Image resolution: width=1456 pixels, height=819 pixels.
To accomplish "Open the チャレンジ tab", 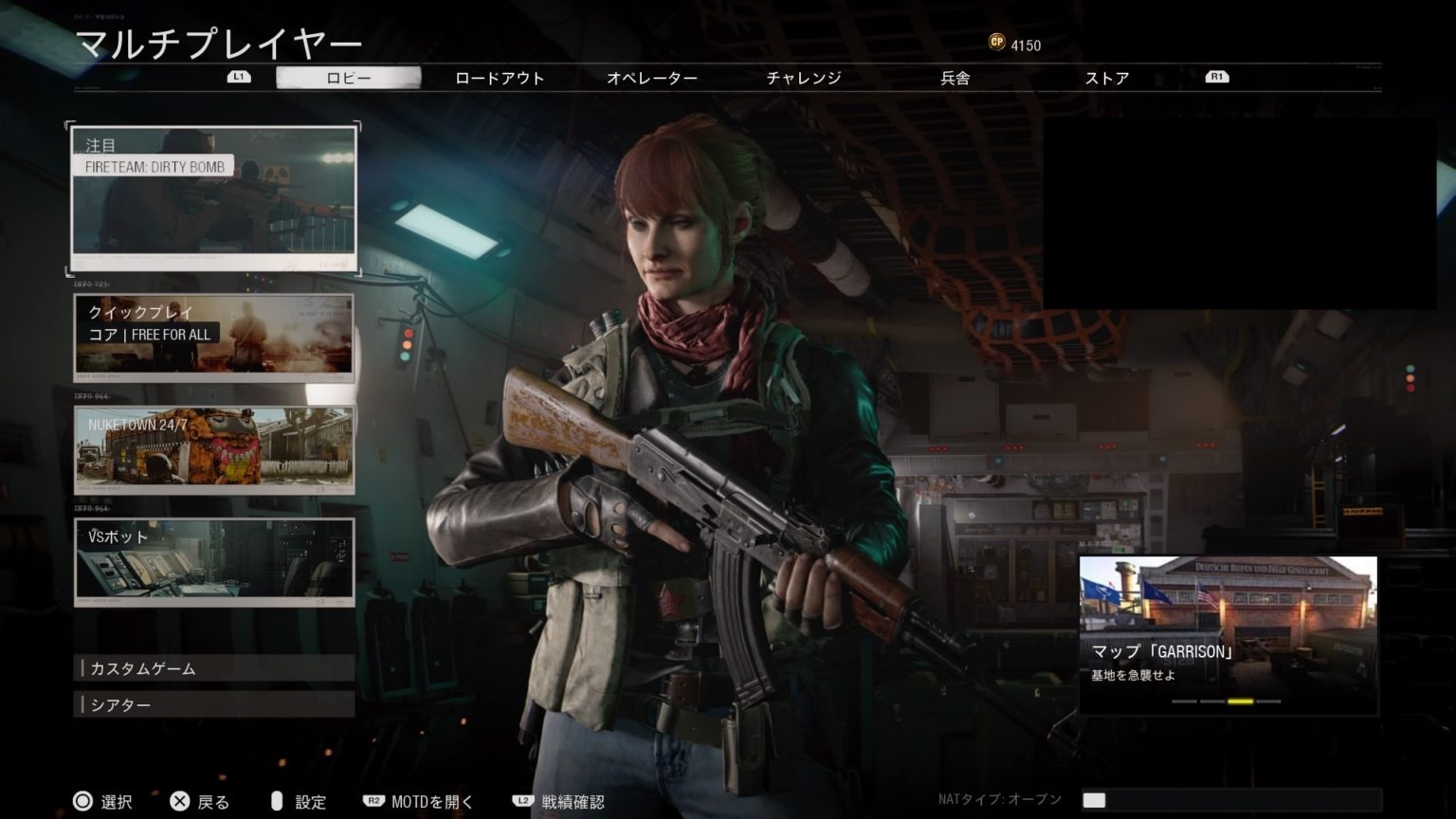I will pos(803,78).
